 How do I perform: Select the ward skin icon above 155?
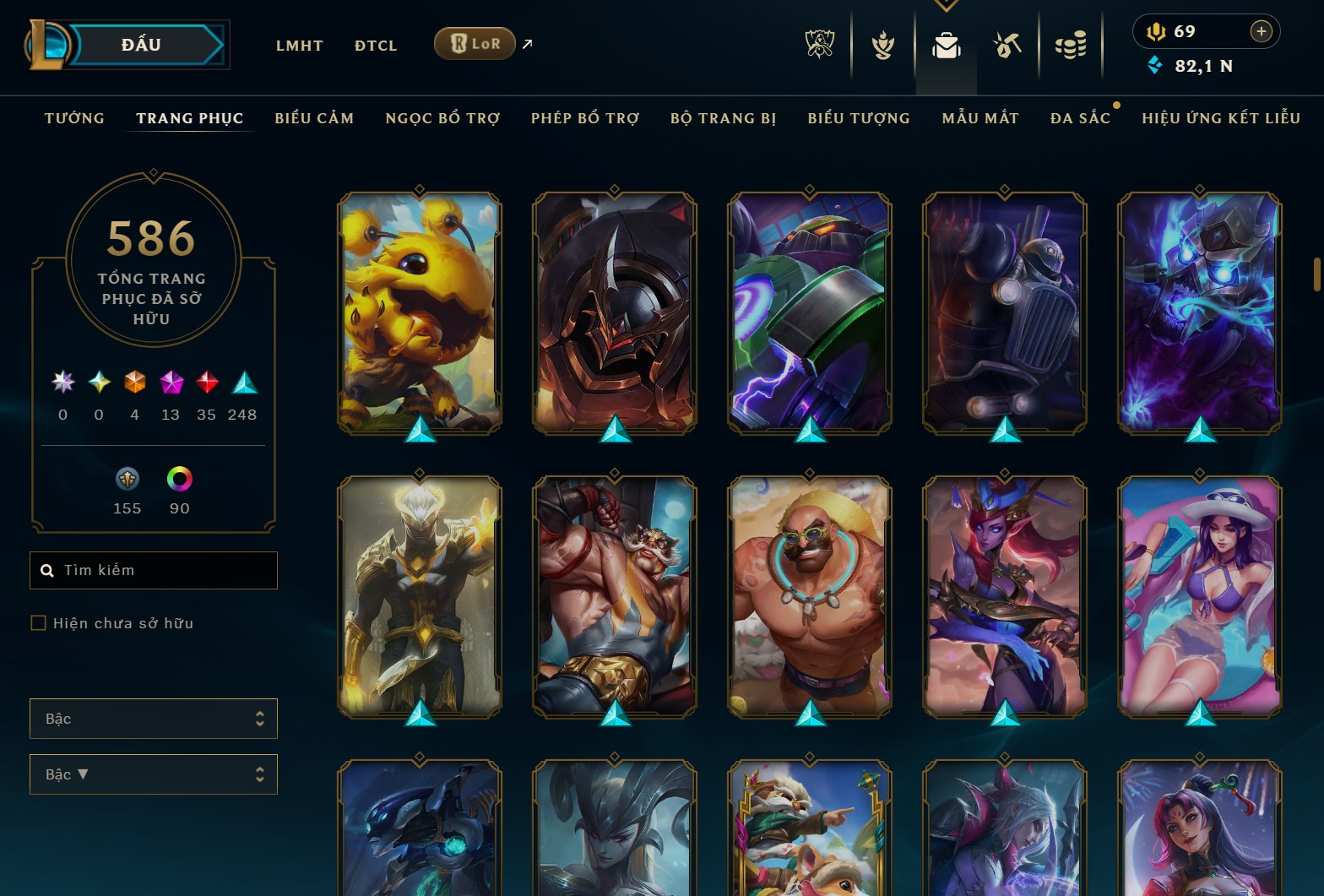(127, 481)
